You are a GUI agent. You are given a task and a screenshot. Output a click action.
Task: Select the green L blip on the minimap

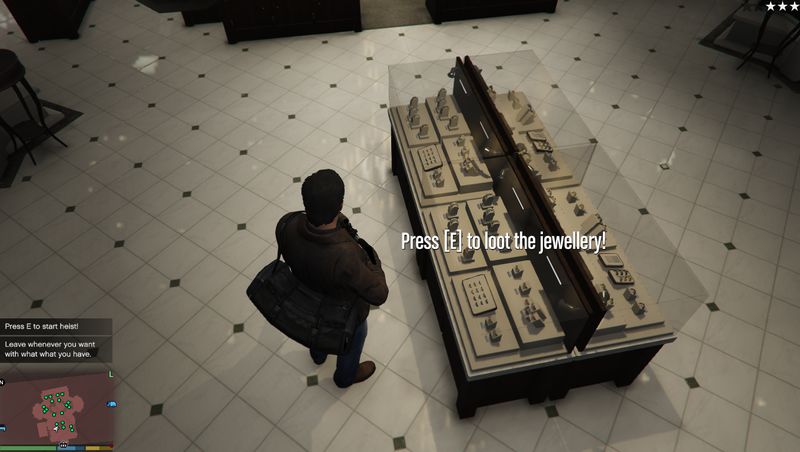tap(111, 373)
